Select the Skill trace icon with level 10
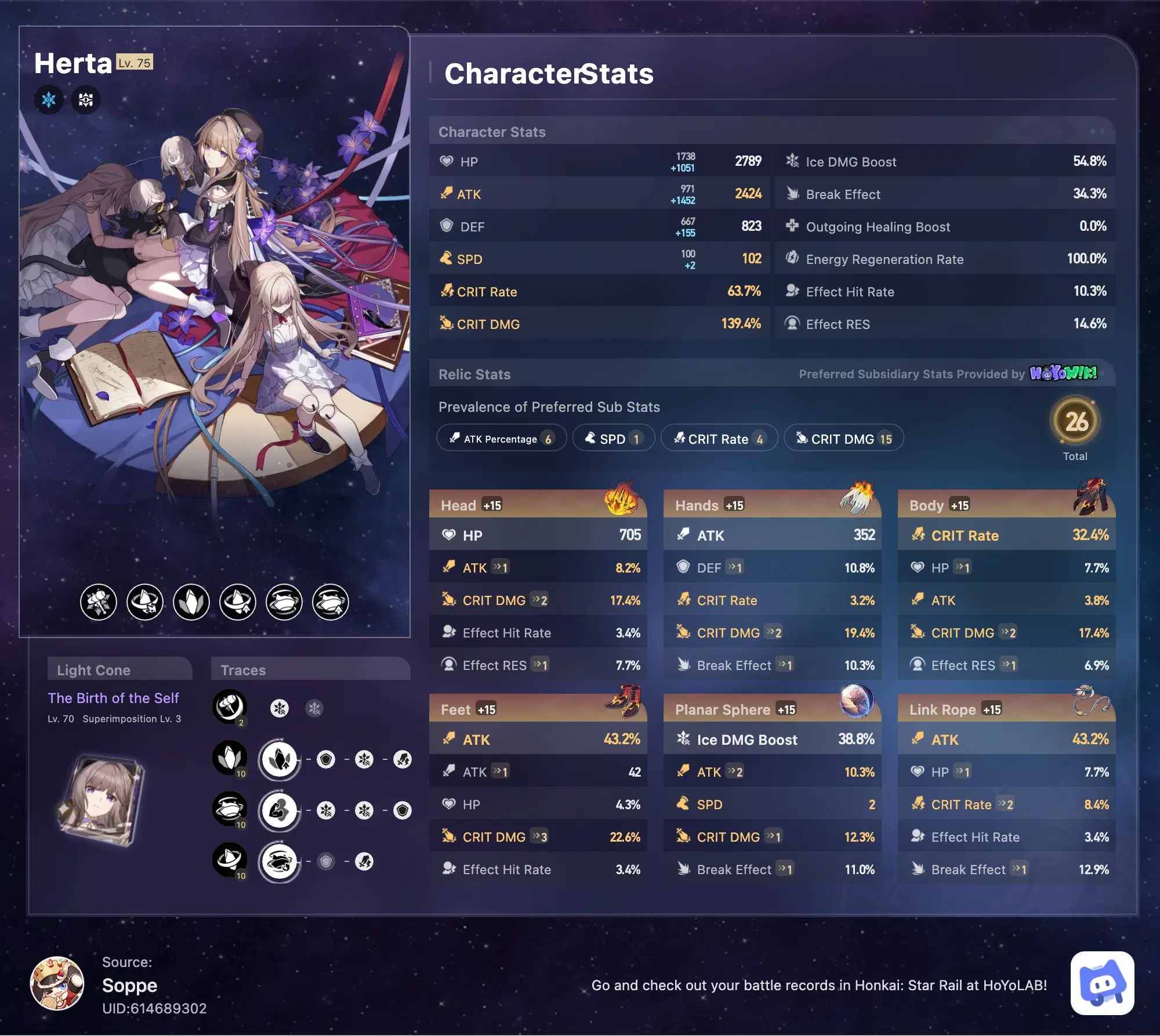This screenshot has height=1036, width=1160. tap(230, 758)
